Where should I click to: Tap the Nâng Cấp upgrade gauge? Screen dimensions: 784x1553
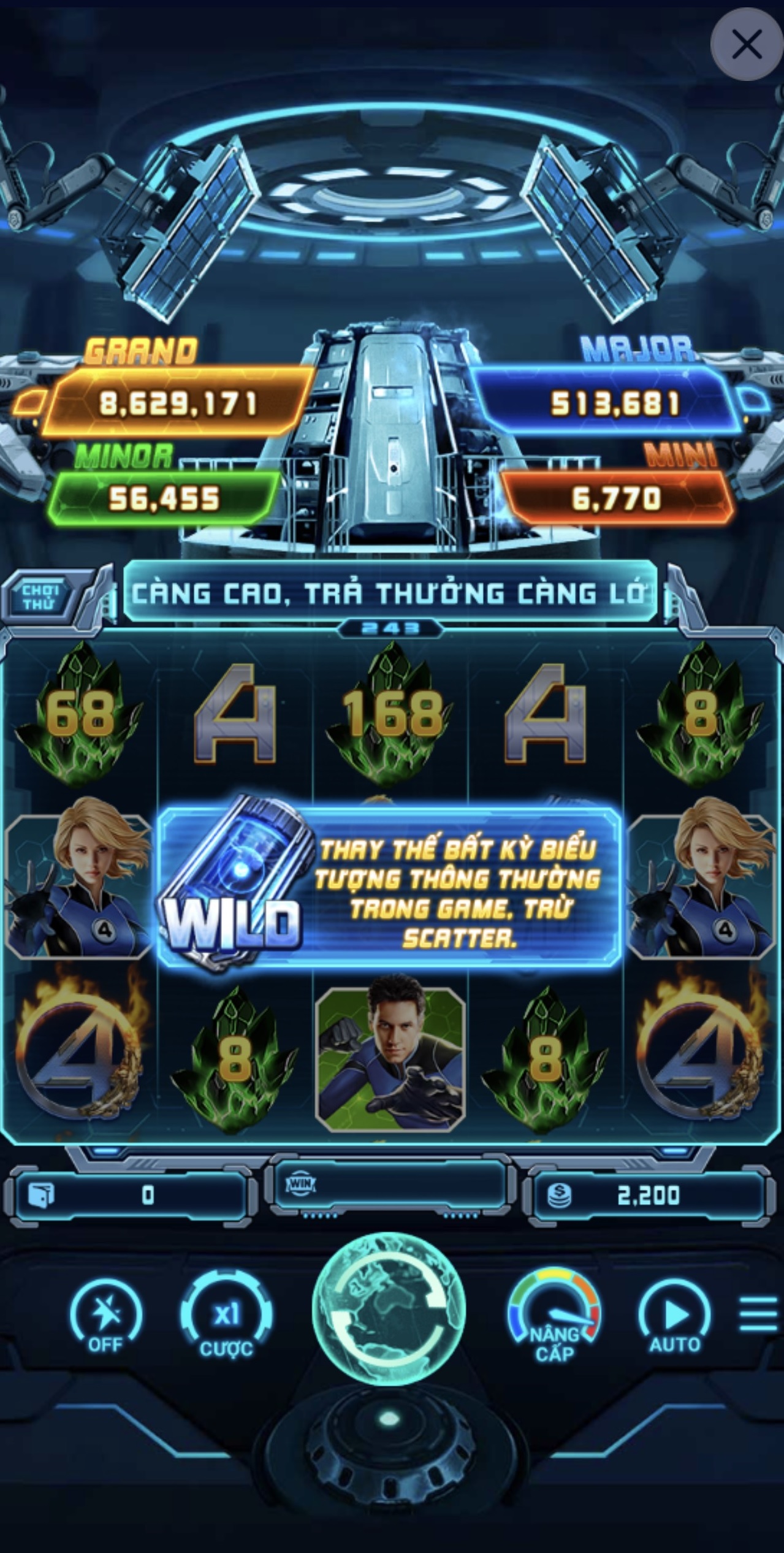coord(555,1317)
